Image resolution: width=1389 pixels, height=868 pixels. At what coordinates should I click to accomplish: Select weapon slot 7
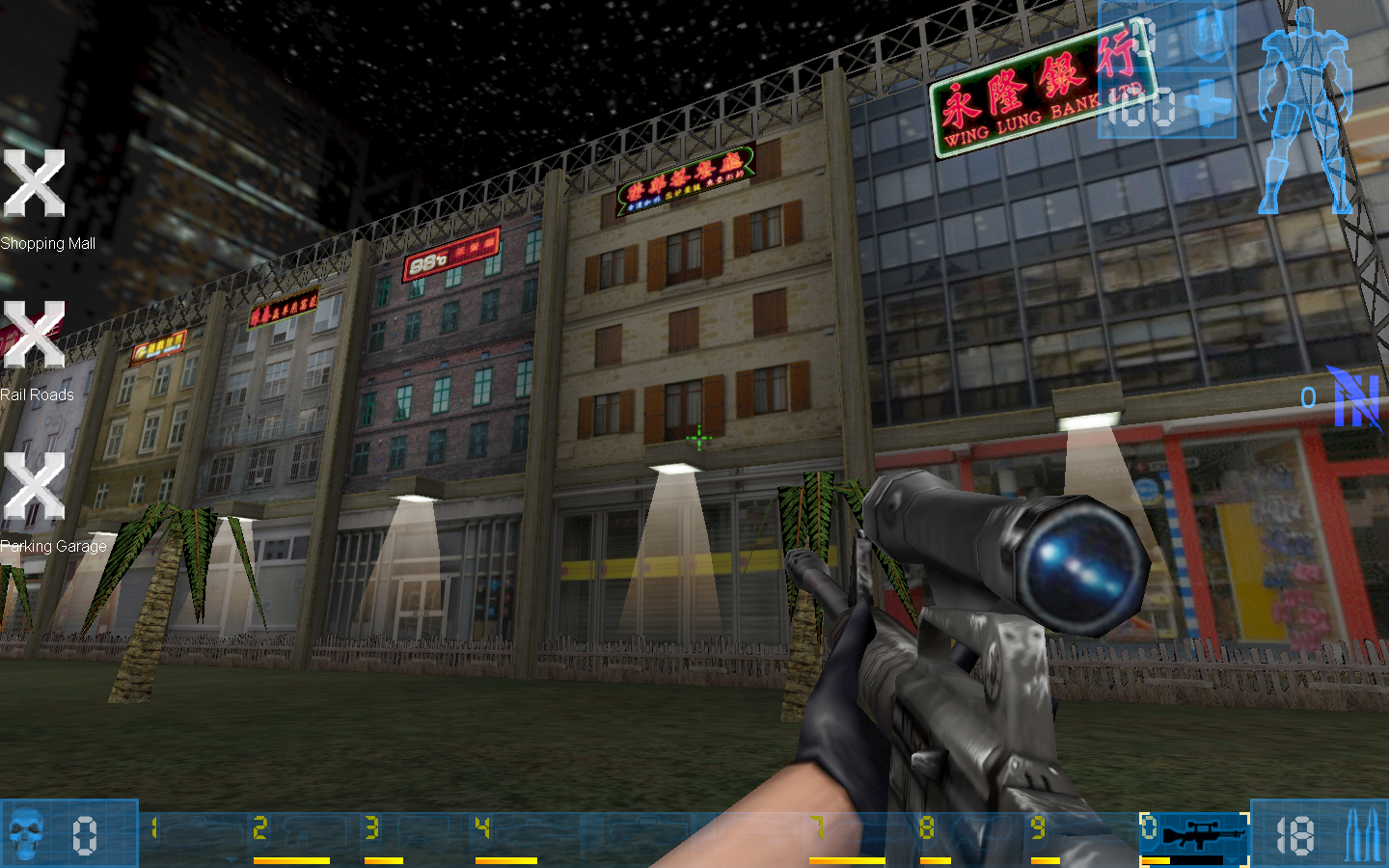[x=815, y=827]
